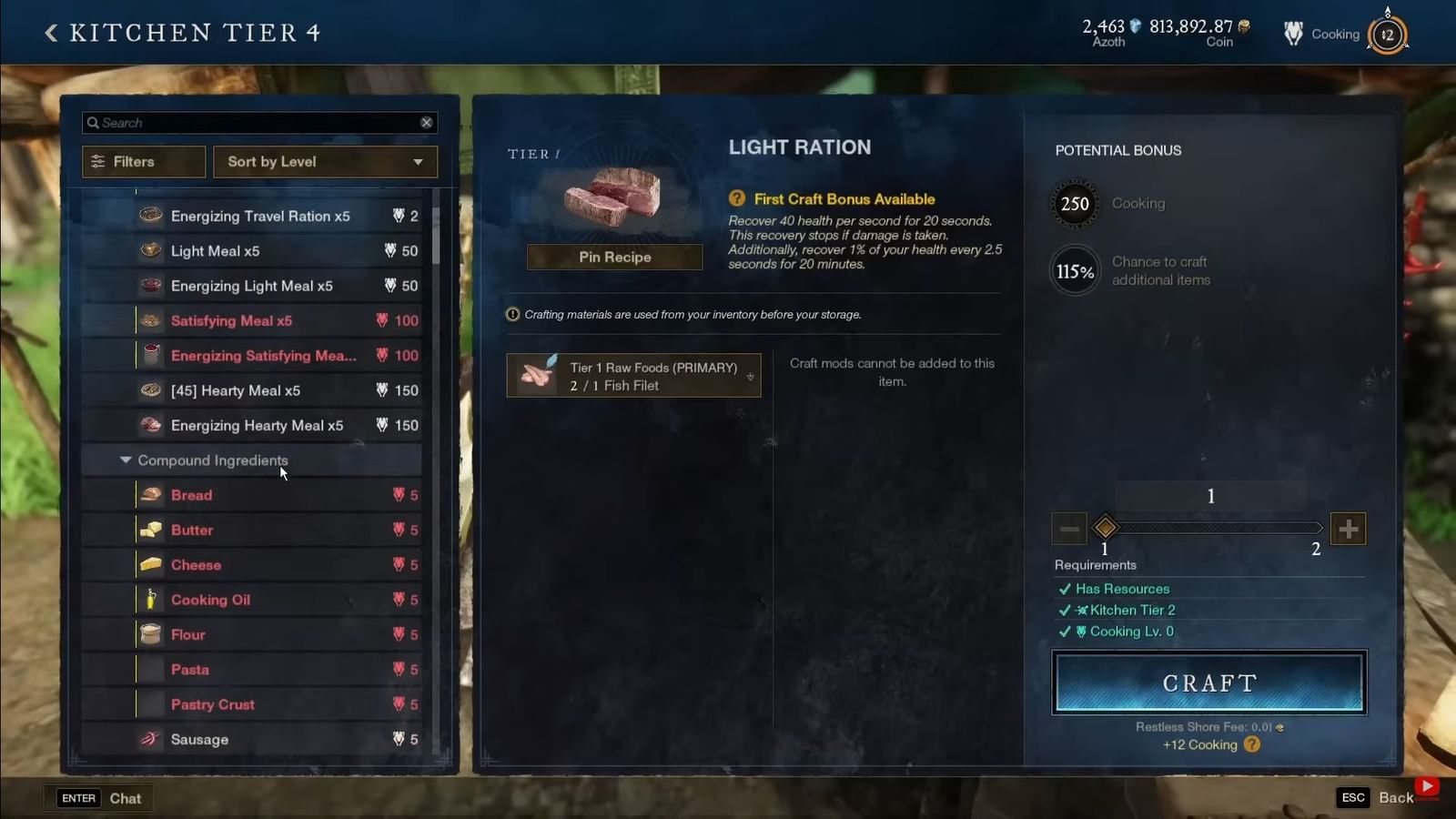This screenshot has width=1456, height=819.
Task: Click the Cooking Oil ingredient icon
Action: coord(150,600)
